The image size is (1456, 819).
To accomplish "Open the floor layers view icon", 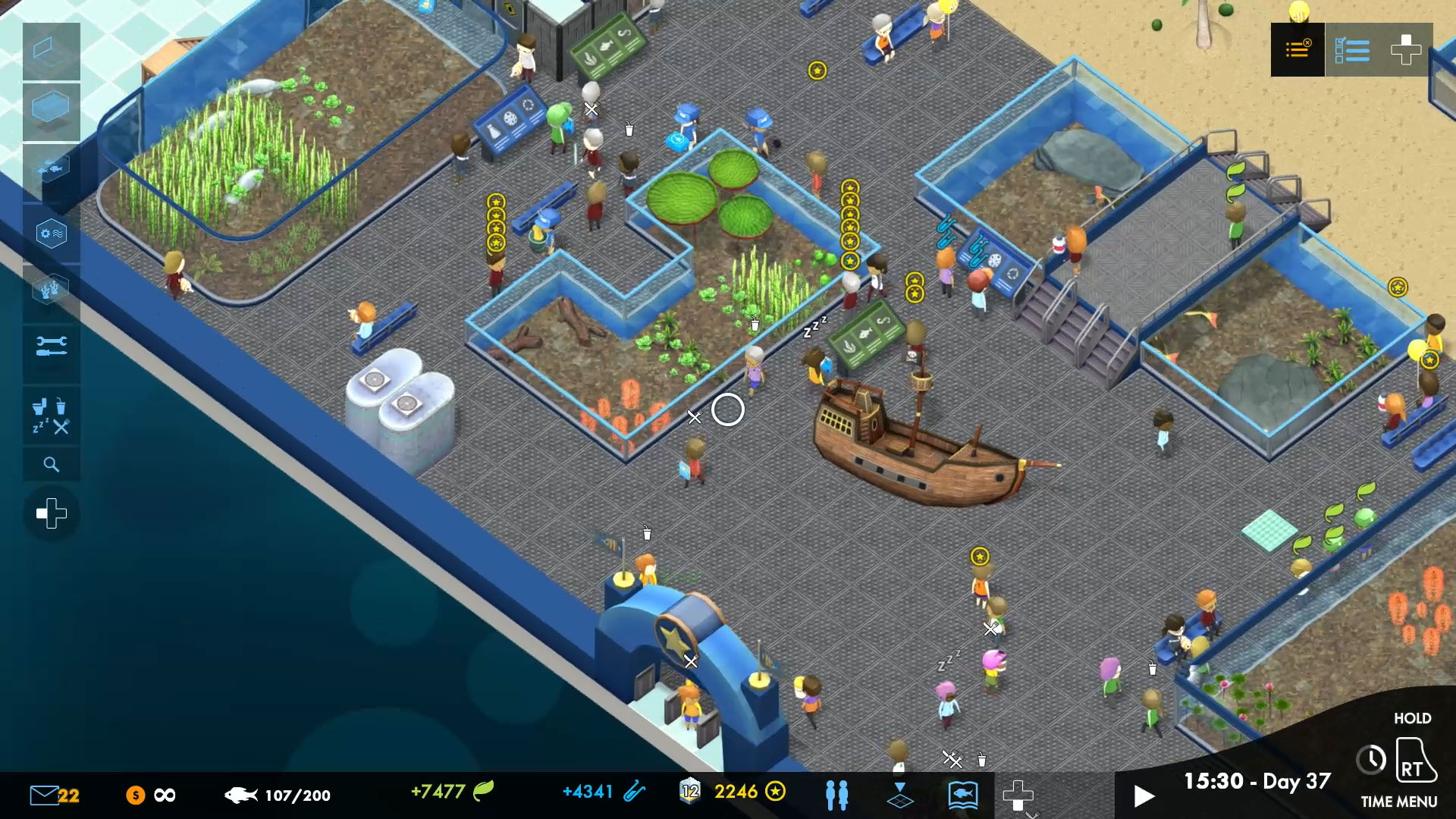I will coord(900,795).
